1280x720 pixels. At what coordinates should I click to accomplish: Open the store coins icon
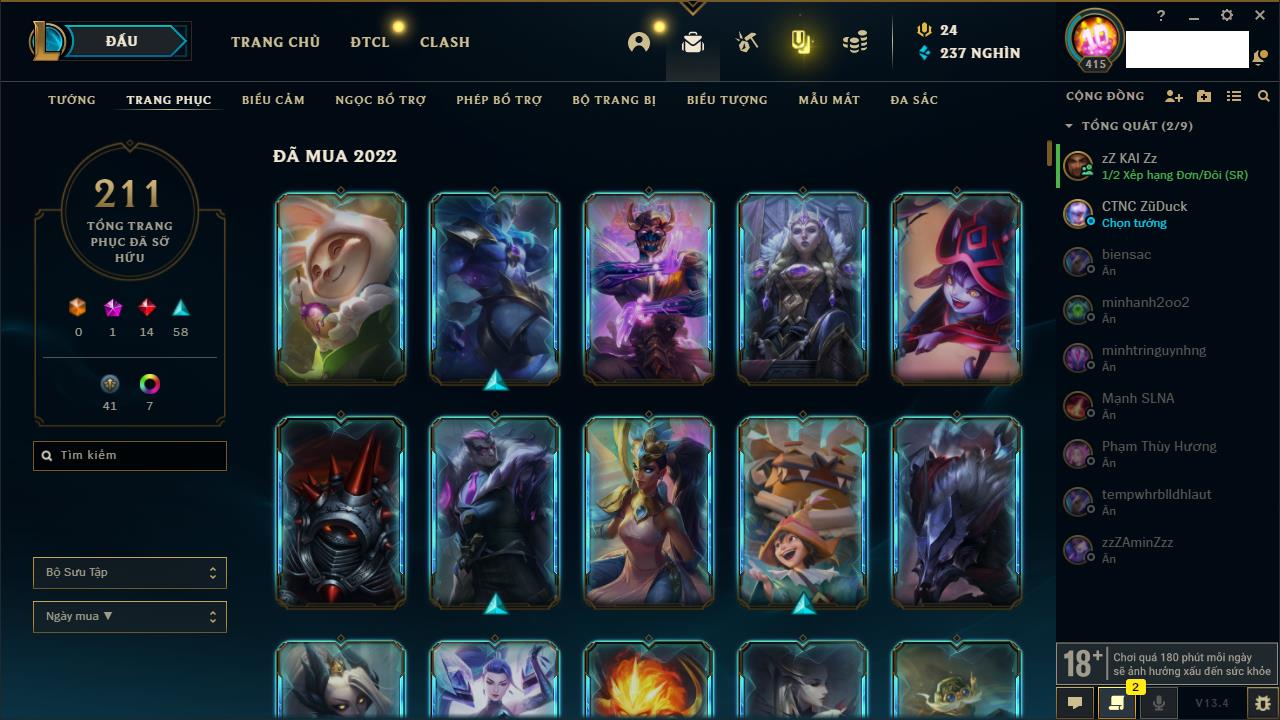click(855, 42)
